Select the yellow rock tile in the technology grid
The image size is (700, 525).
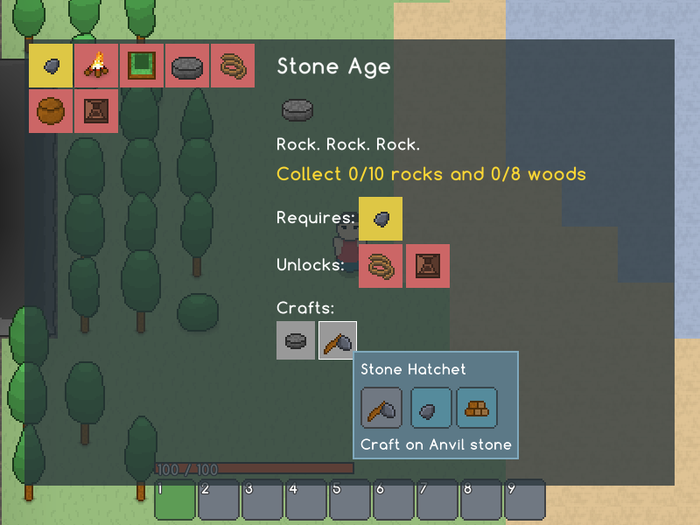pyautogui.click(x=51, y=66)
